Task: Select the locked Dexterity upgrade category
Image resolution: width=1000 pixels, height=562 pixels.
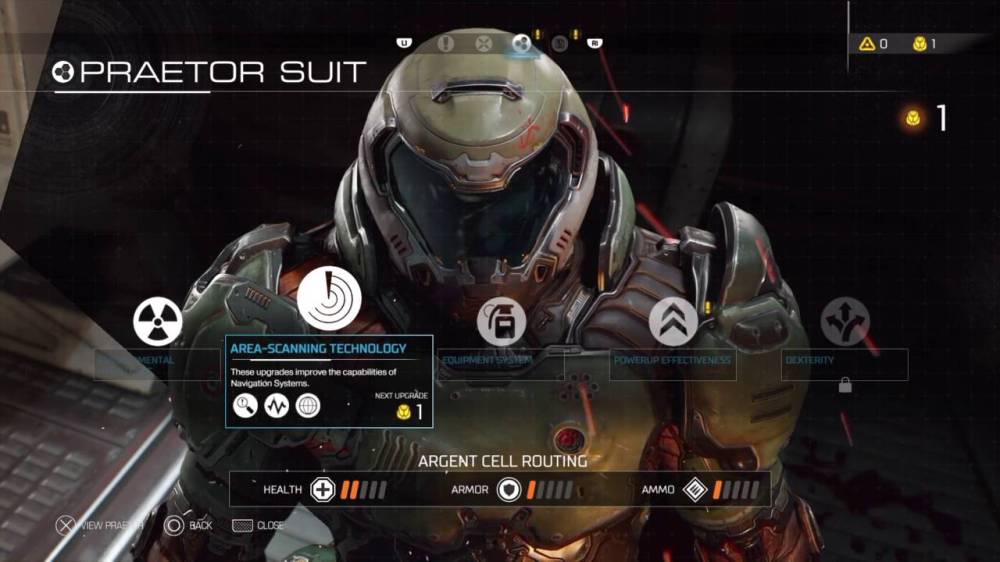Action: [845, 322]
